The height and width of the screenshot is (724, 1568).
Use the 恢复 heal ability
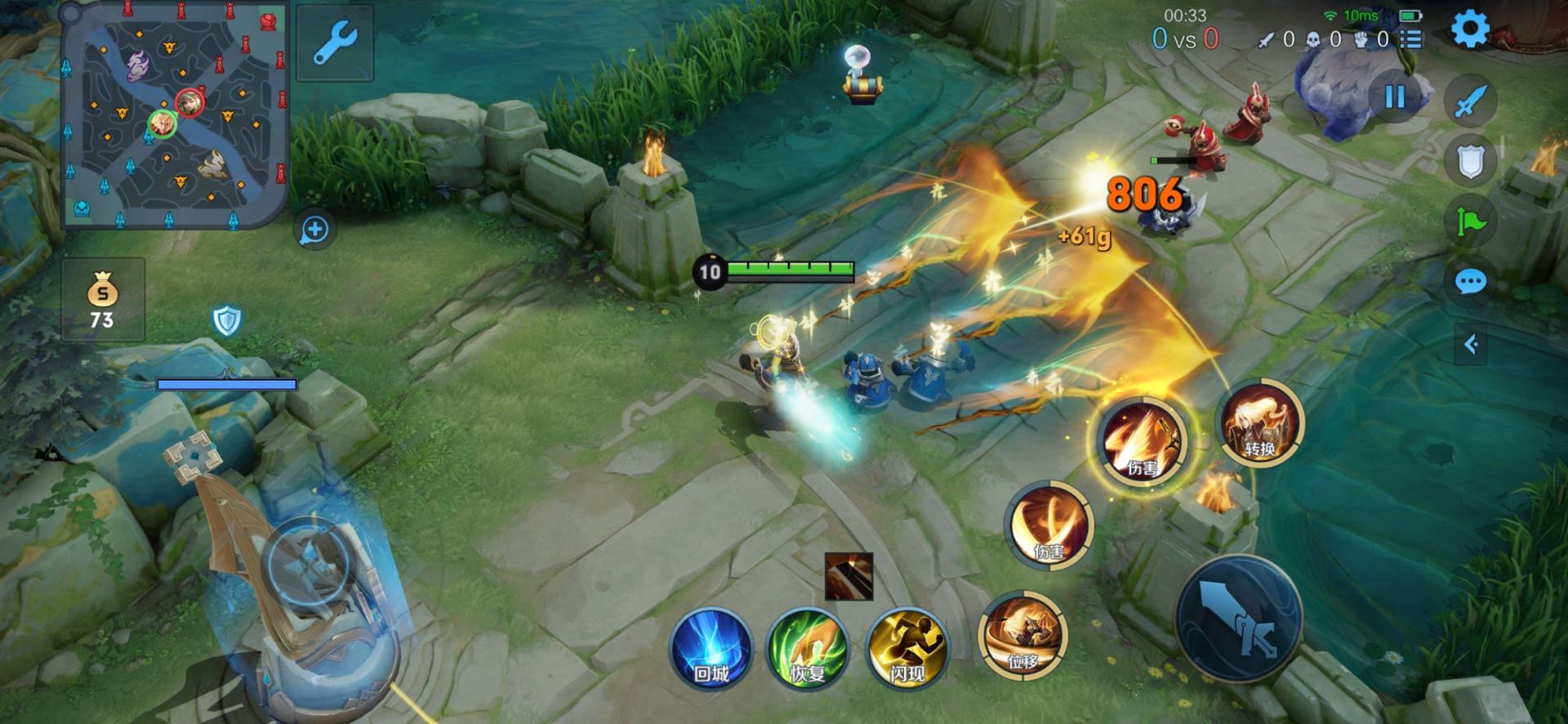tap(808, 649)
